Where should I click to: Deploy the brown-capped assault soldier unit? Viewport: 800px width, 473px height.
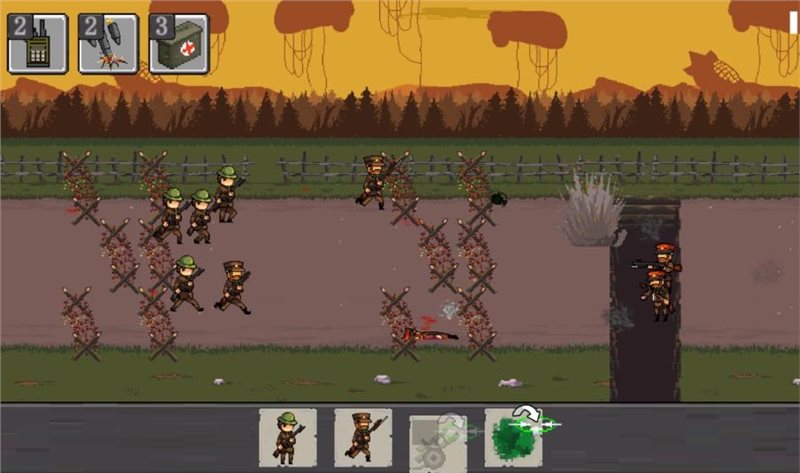coord(363,437)
